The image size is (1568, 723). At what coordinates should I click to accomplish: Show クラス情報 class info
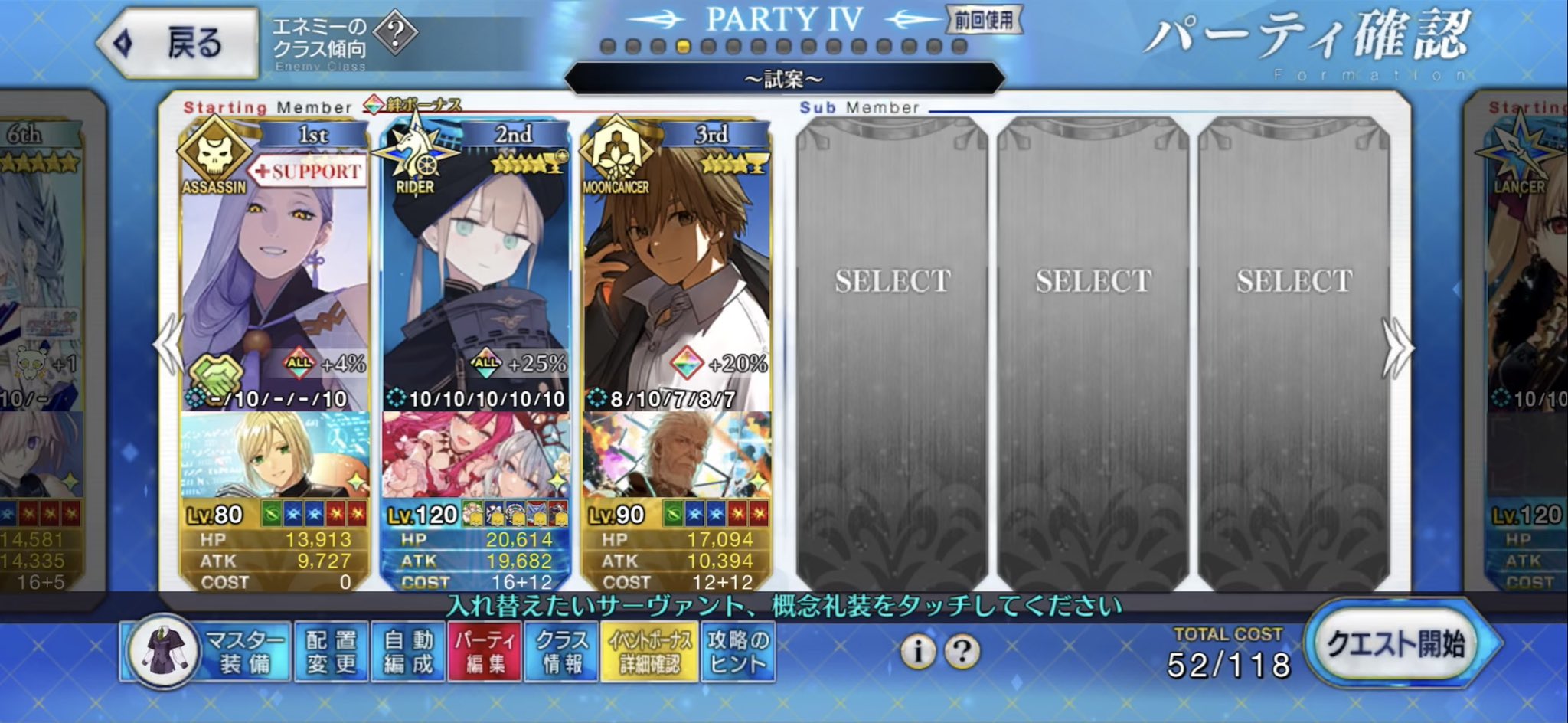pyautogui.click(x=562, y=652)
